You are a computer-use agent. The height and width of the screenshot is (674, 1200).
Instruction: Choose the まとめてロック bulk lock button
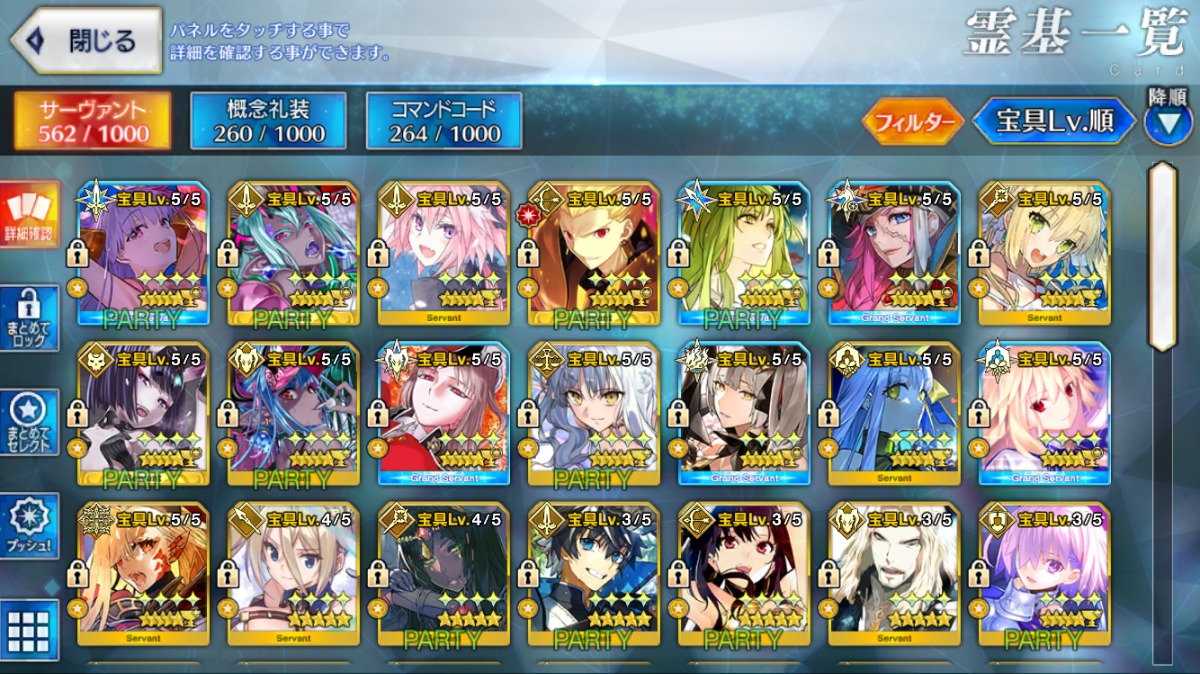pyautogui.click(x=29, y=318)
